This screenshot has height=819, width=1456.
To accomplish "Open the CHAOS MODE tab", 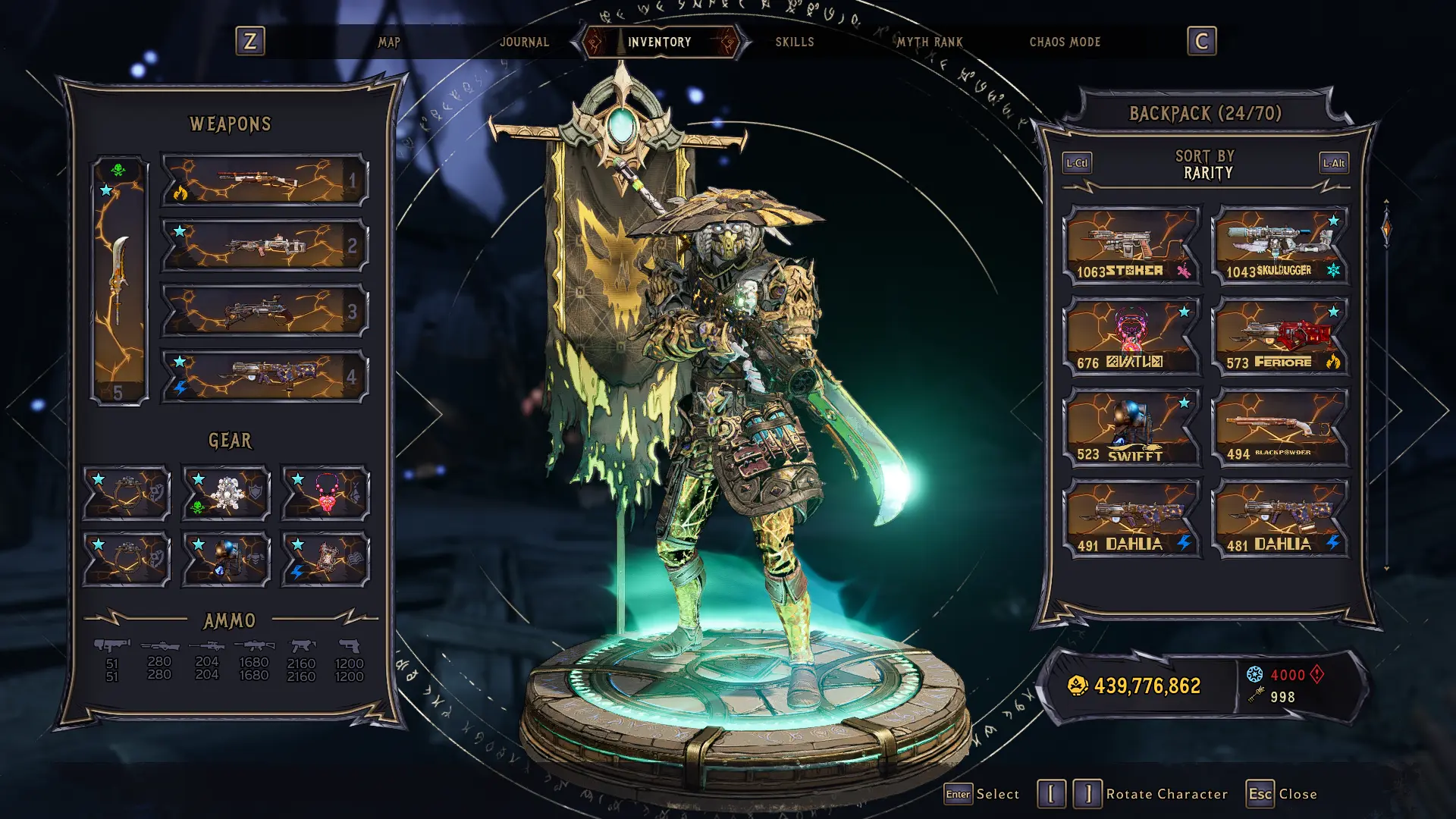I will click(x=1065, y=42).
